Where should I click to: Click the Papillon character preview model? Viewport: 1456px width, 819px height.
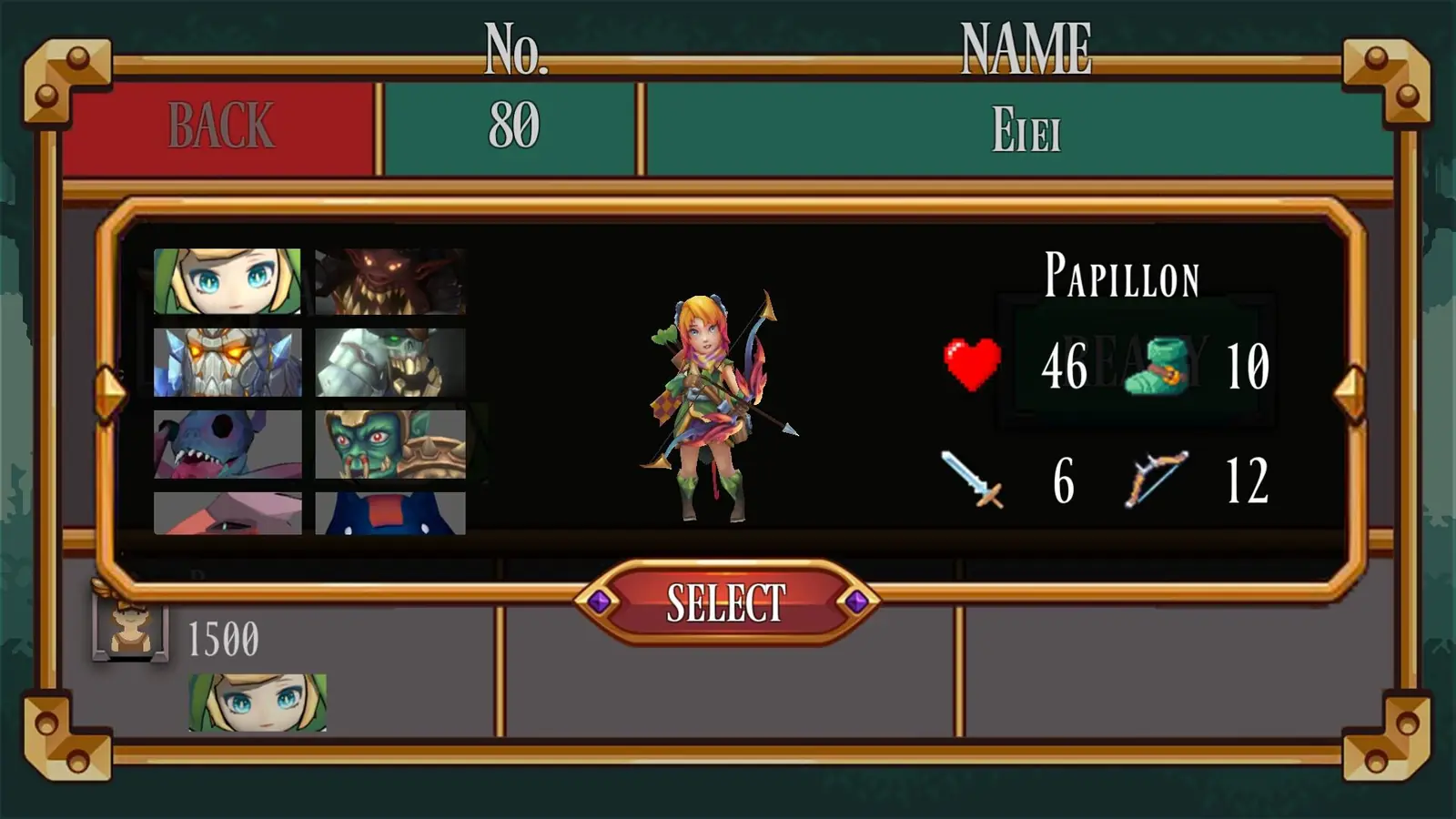click(710, 400)
